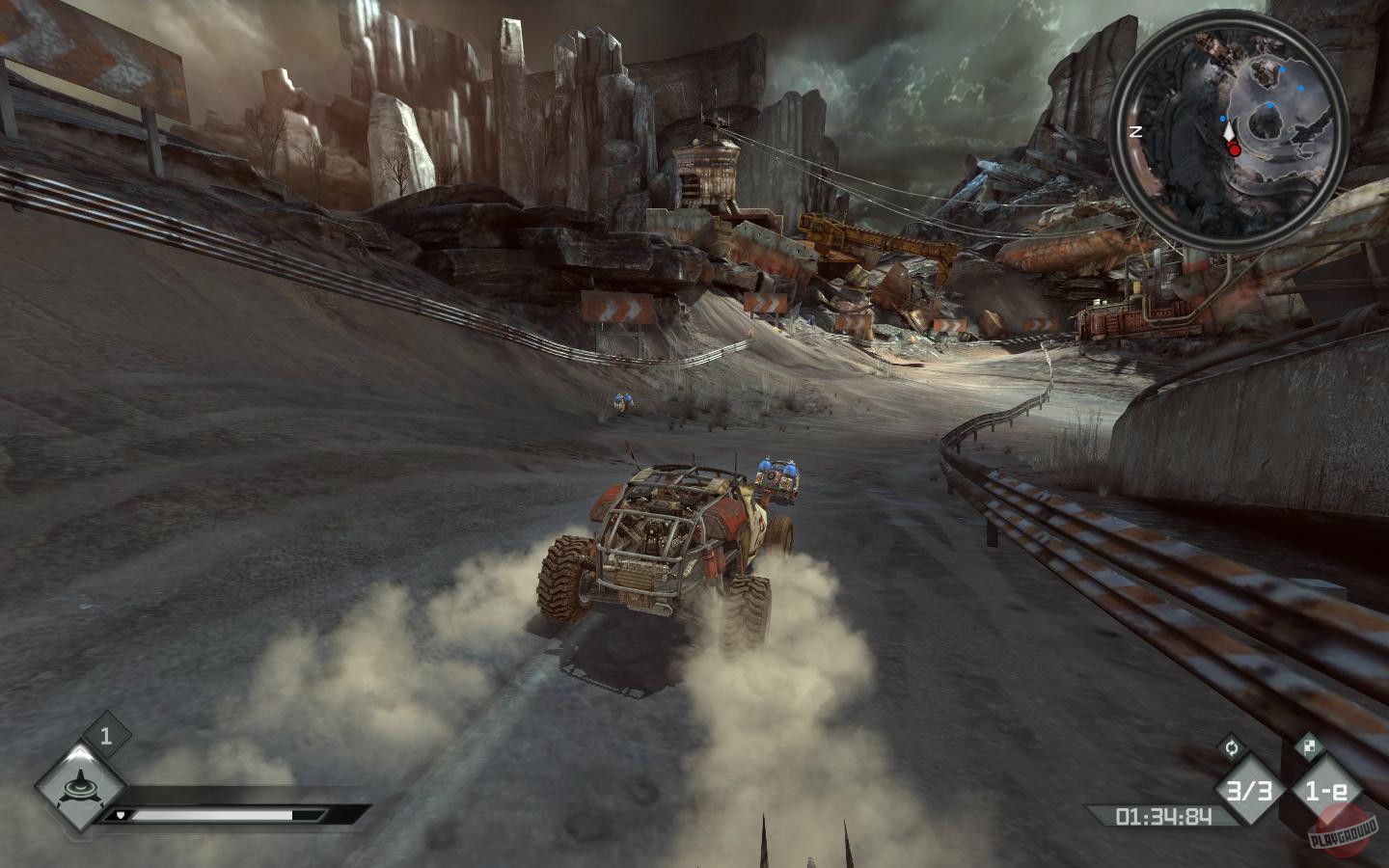
Task: Open the circular track minimap
Action: click(1227, 133)
